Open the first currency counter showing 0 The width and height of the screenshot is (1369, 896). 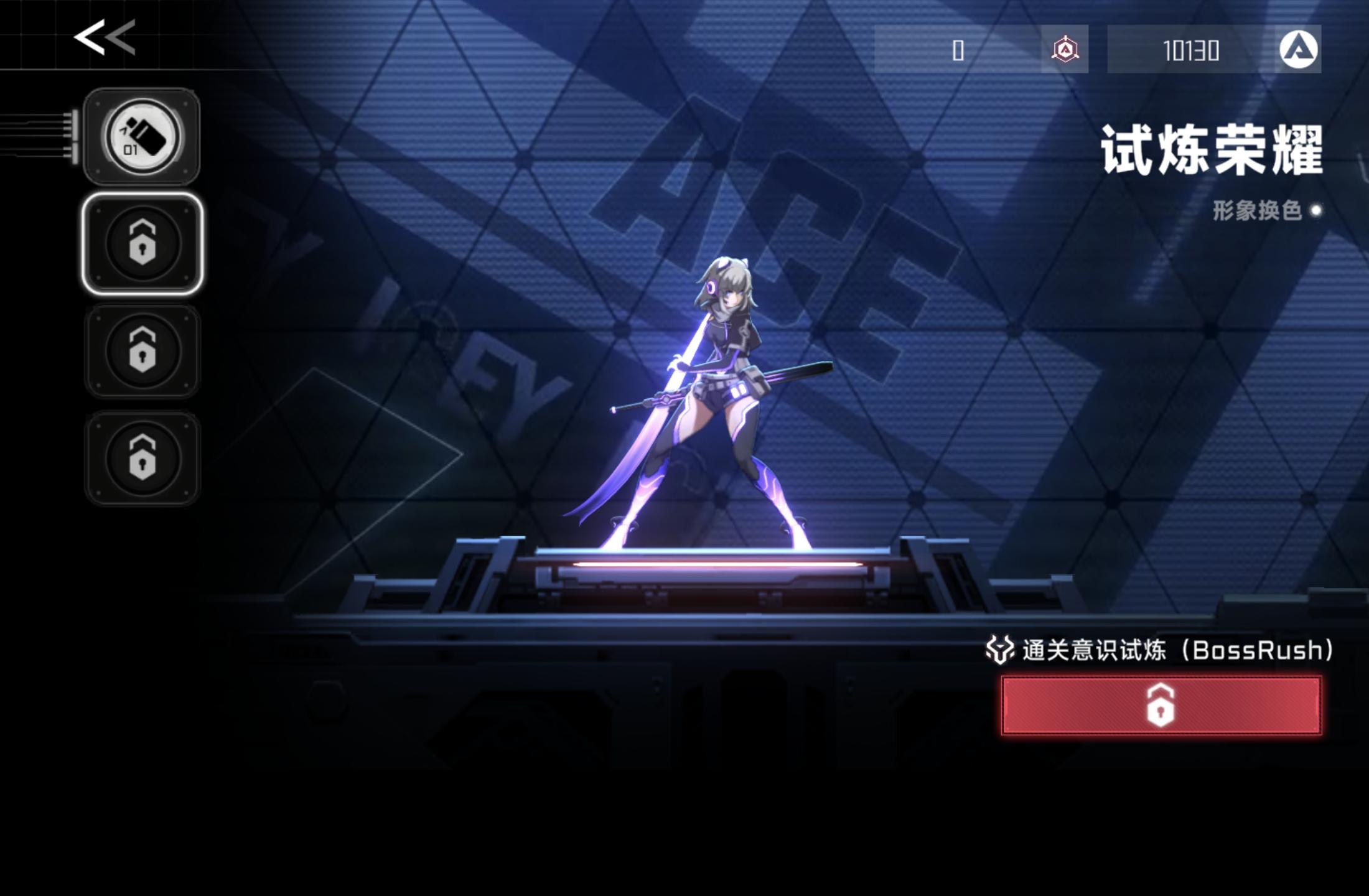957,51
